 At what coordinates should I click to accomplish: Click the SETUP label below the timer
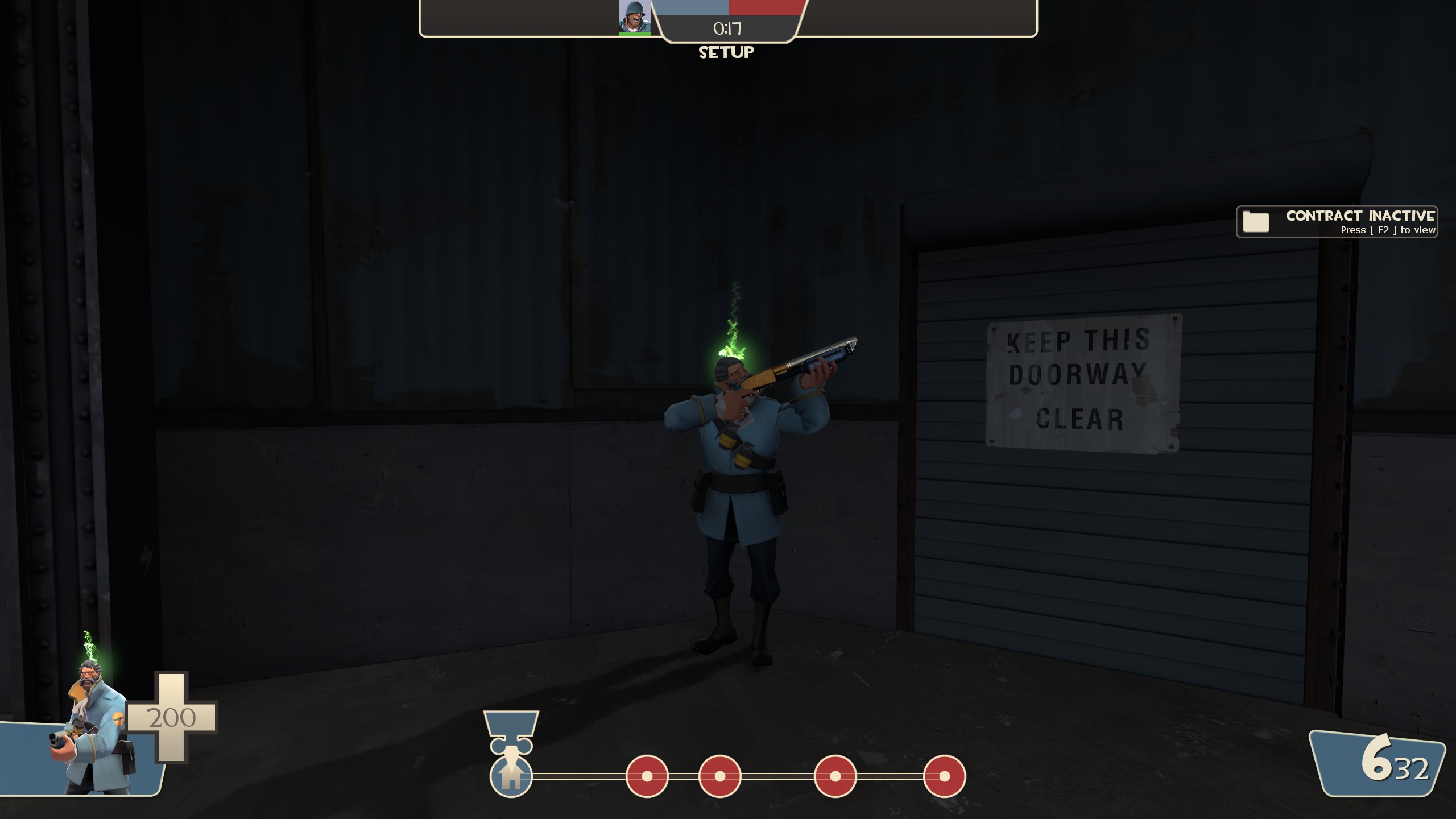pos(726,53)
